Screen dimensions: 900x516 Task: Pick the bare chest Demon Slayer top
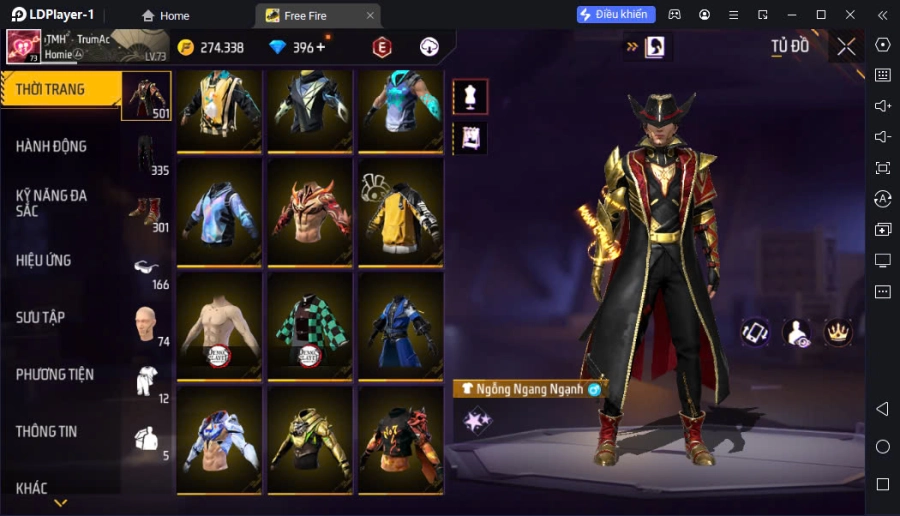[x=219, y=325]
